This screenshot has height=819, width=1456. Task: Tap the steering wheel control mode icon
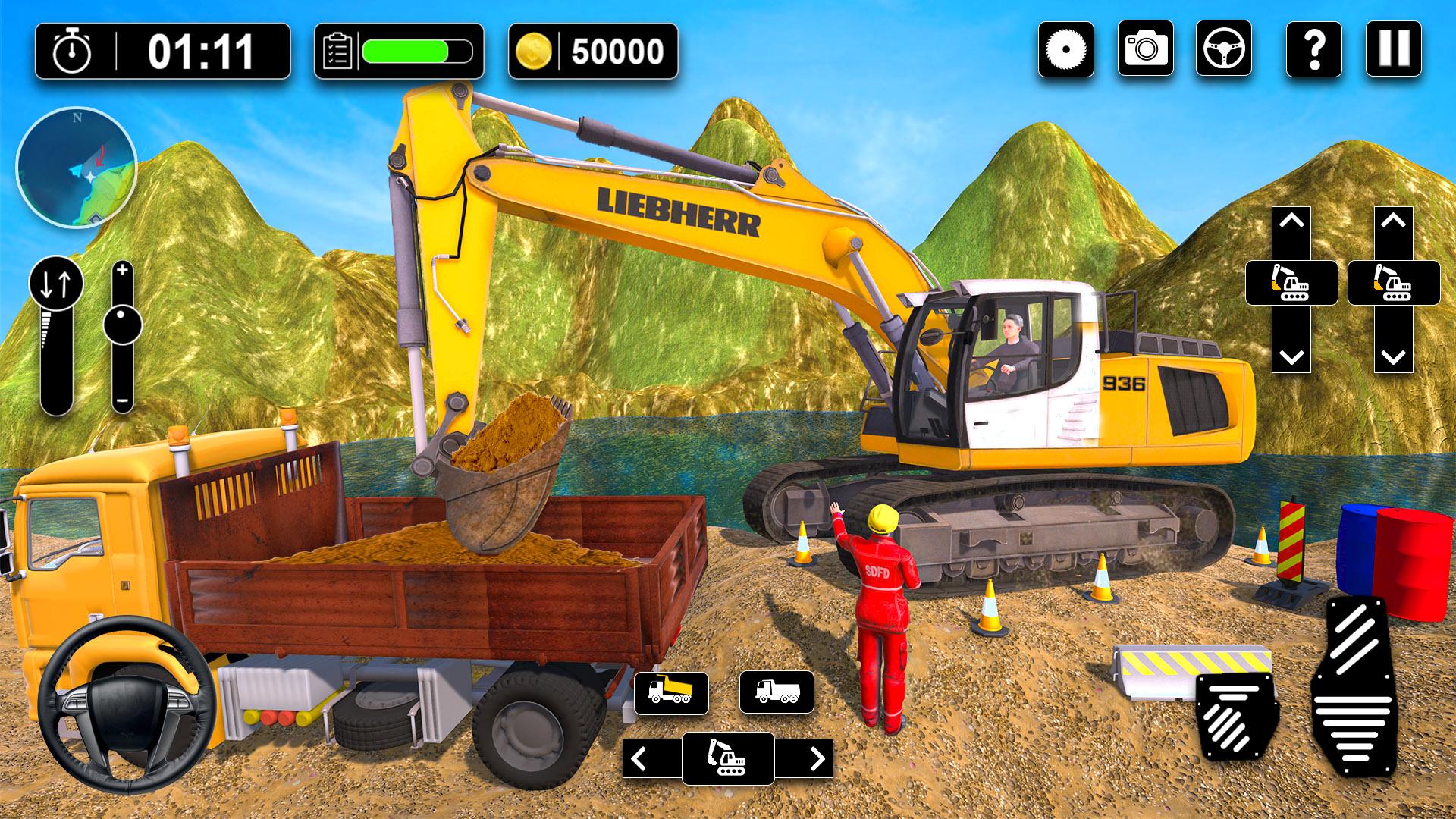click(x=1223, y=49)
